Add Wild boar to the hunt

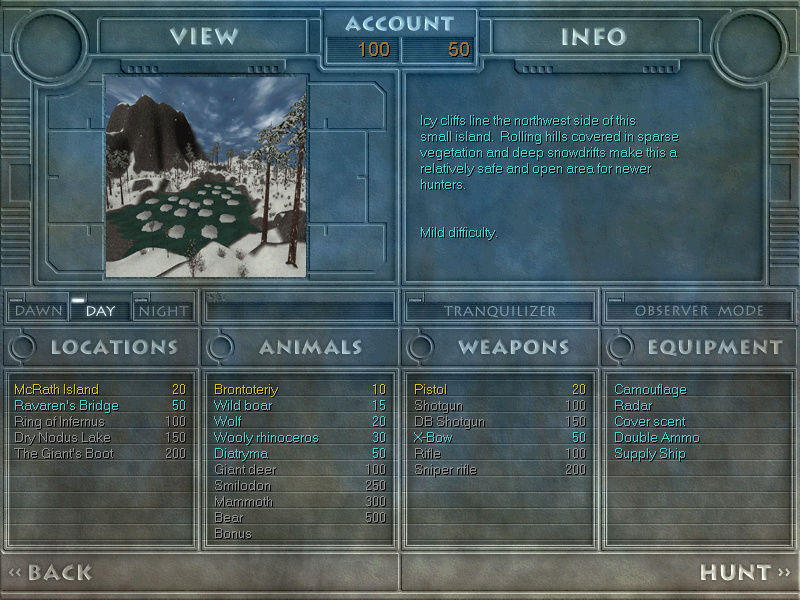coord(243,405)
